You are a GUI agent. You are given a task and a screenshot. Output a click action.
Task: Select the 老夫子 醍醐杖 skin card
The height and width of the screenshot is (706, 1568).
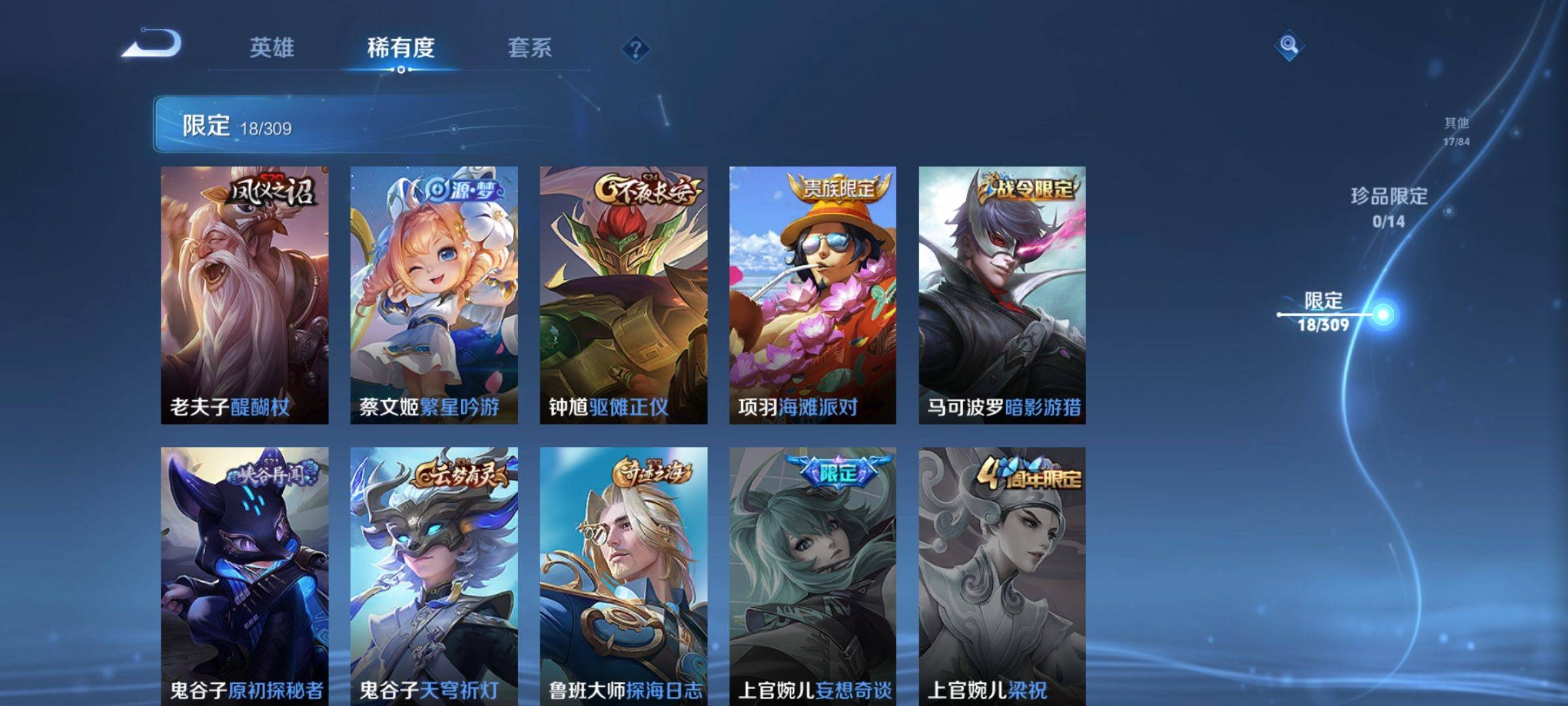pos(244,295)
